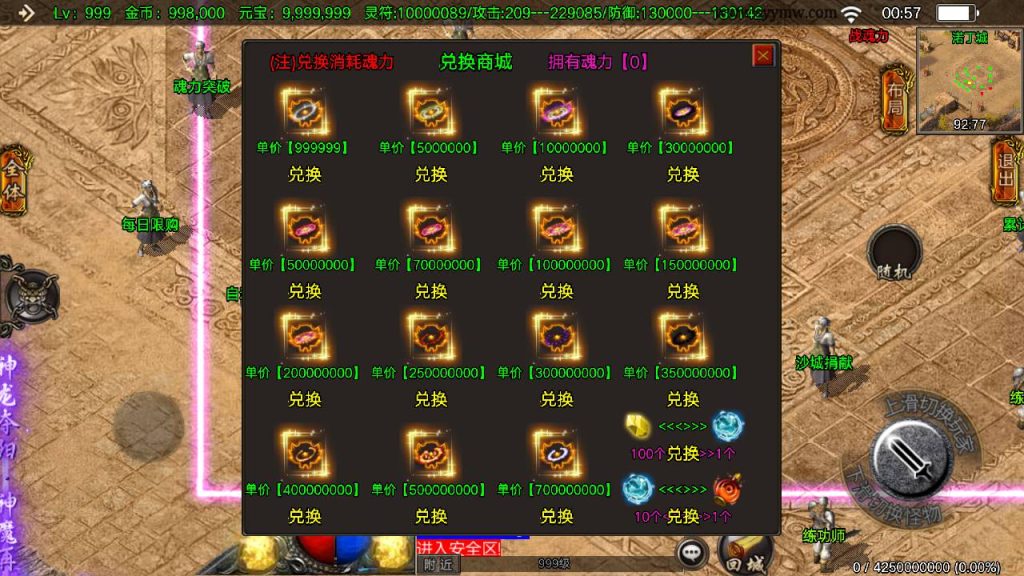Exchange the item costing 700000000

(x=557, y=516)
